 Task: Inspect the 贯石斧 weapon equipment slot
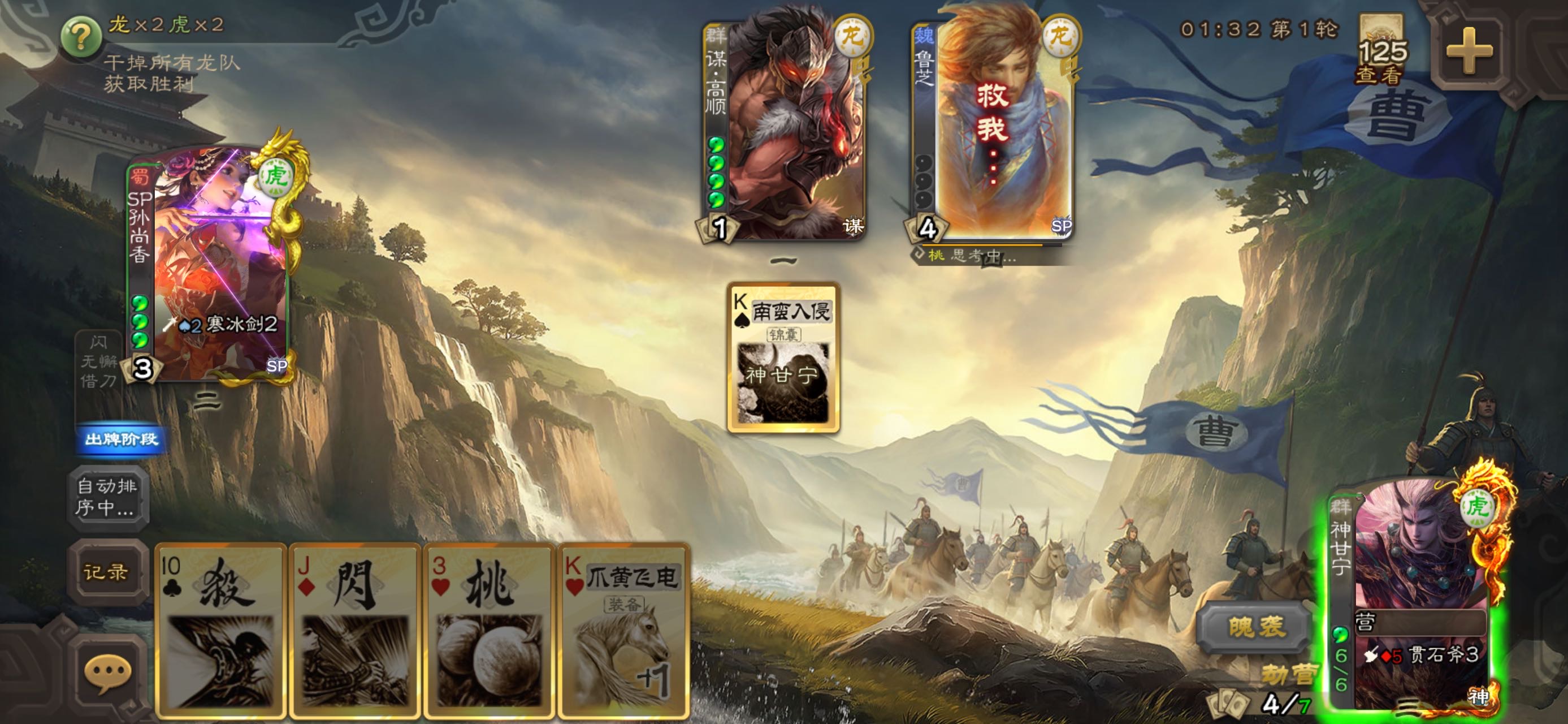click(1424, 655)
